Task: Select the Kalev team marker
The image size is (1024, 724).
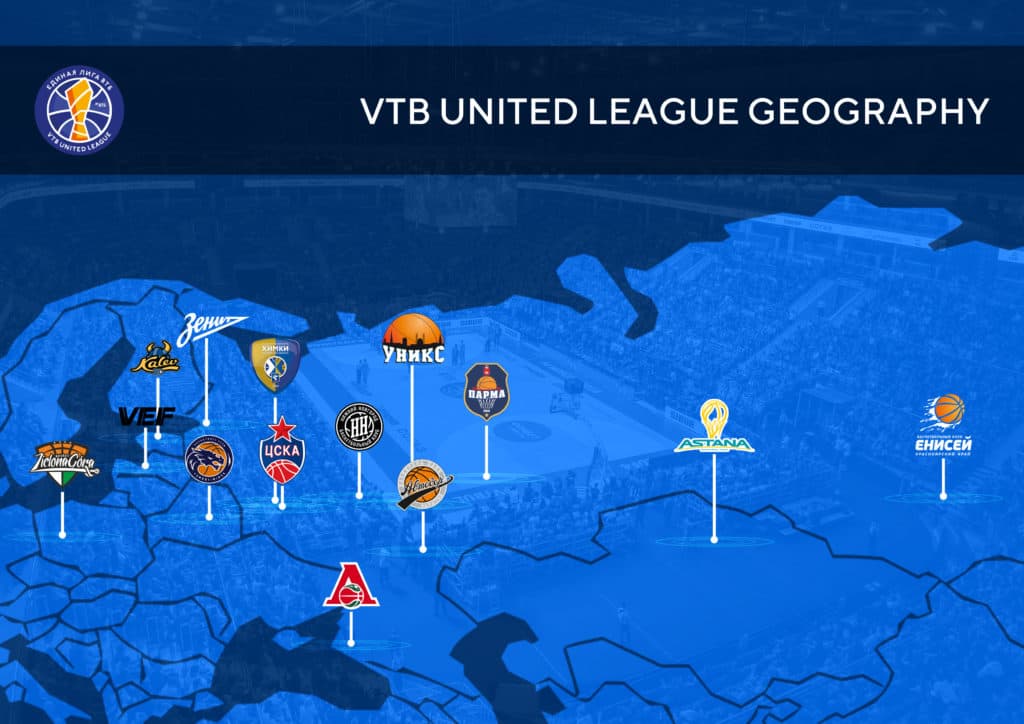Action: point(155,360)
